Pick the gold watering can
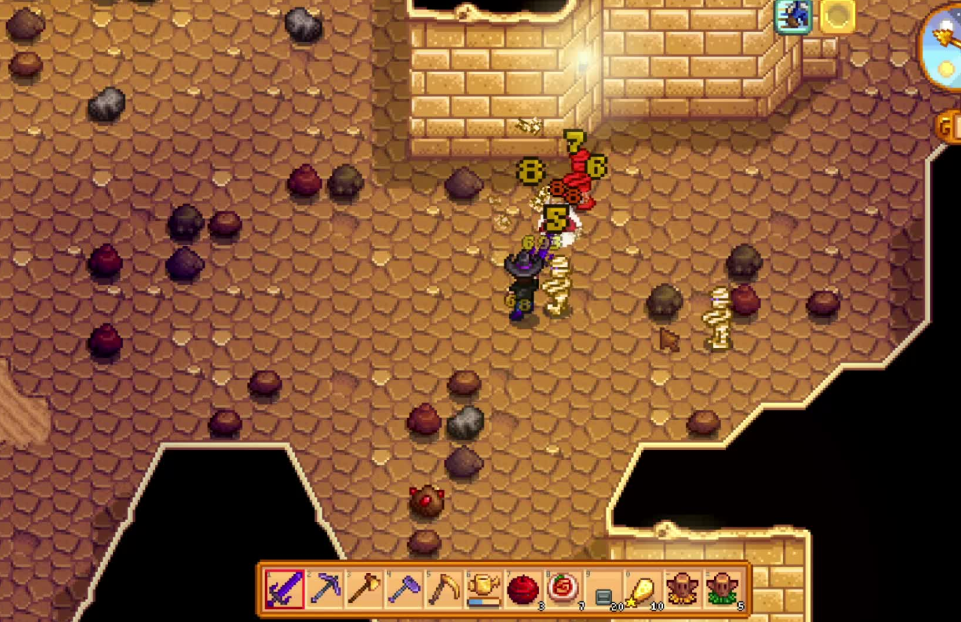Viewport: 961px width, 622px height. point(484,590)
